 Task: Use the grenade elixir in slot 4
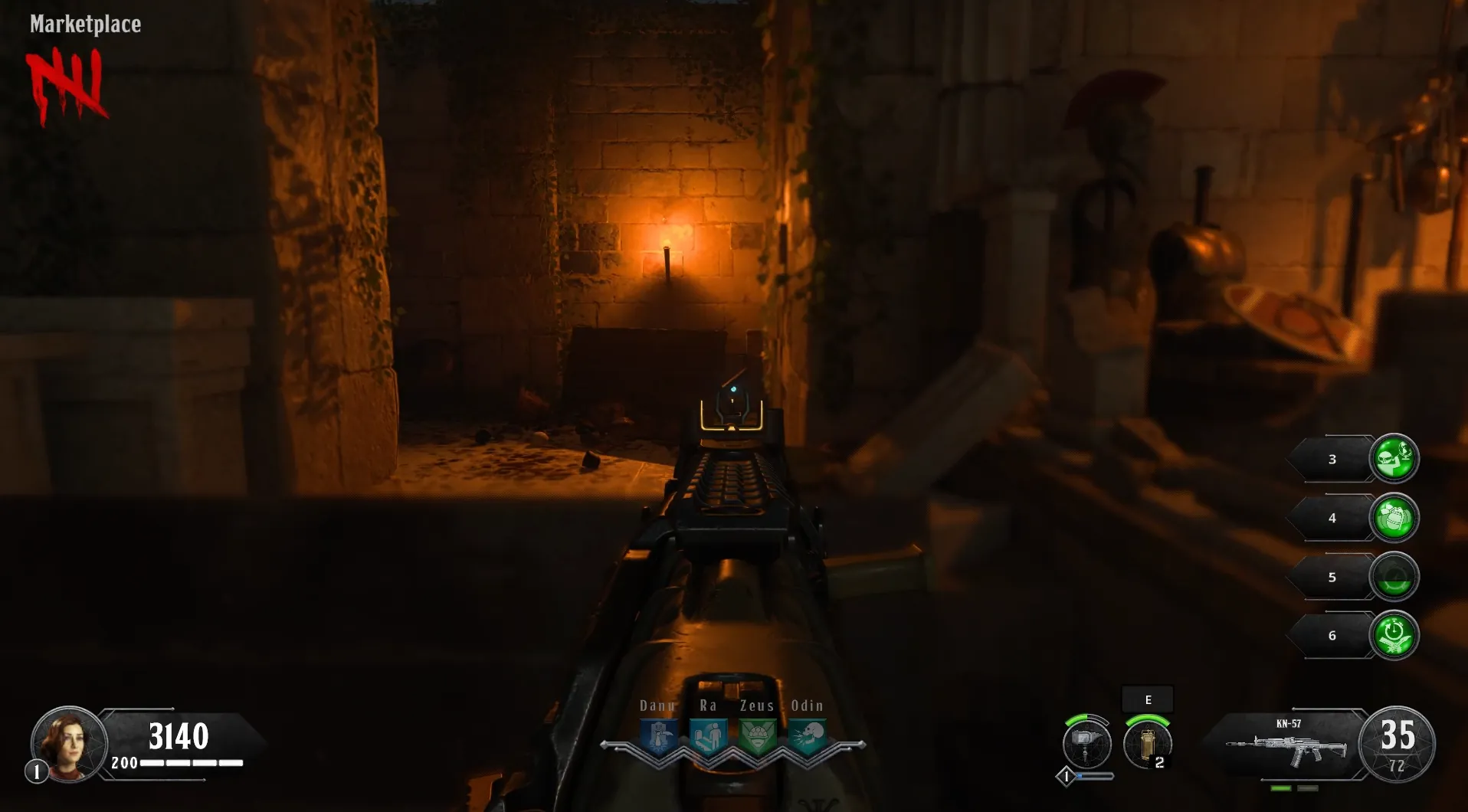pos(1394,518)
